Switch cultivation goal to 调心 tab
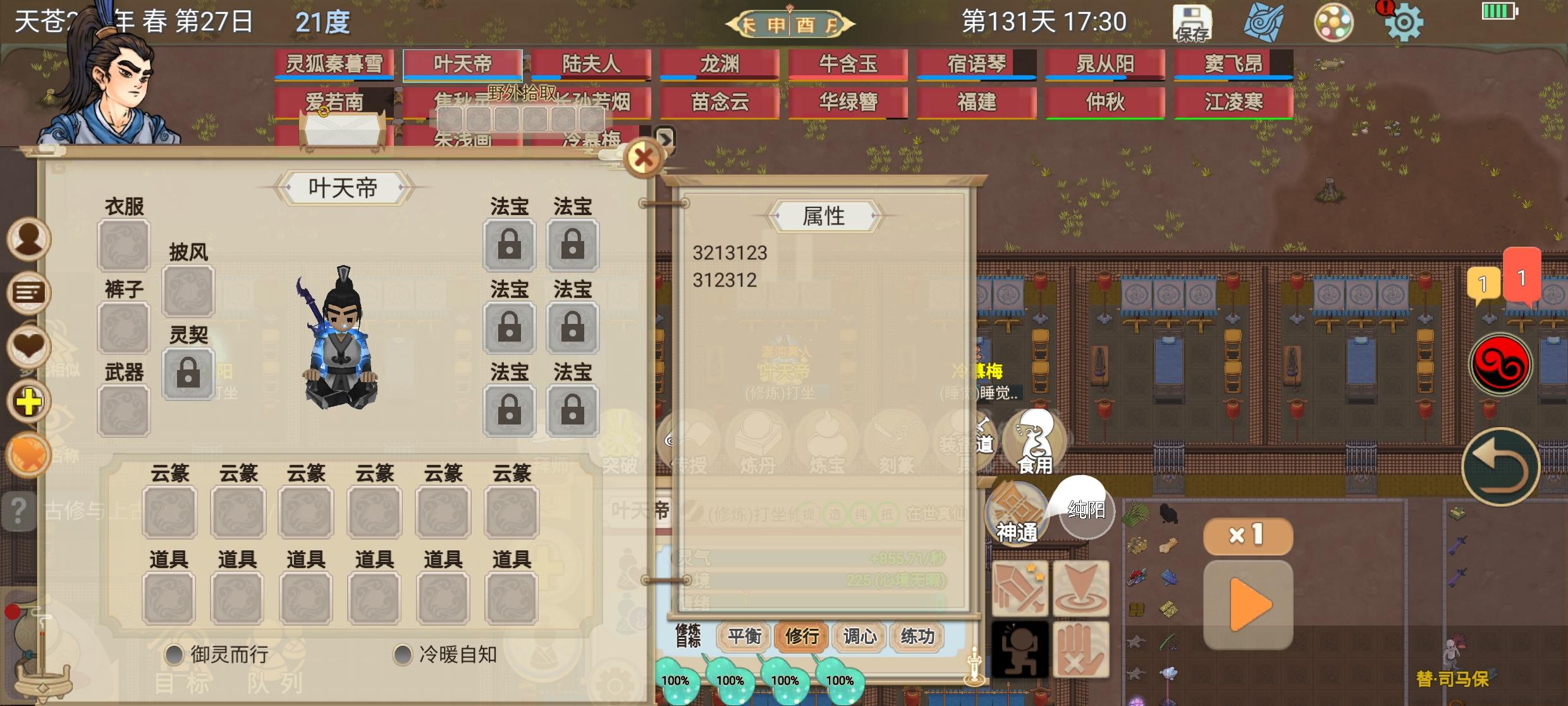The width and height of the screenshot is (1568, 706). (x=859, y=637)
